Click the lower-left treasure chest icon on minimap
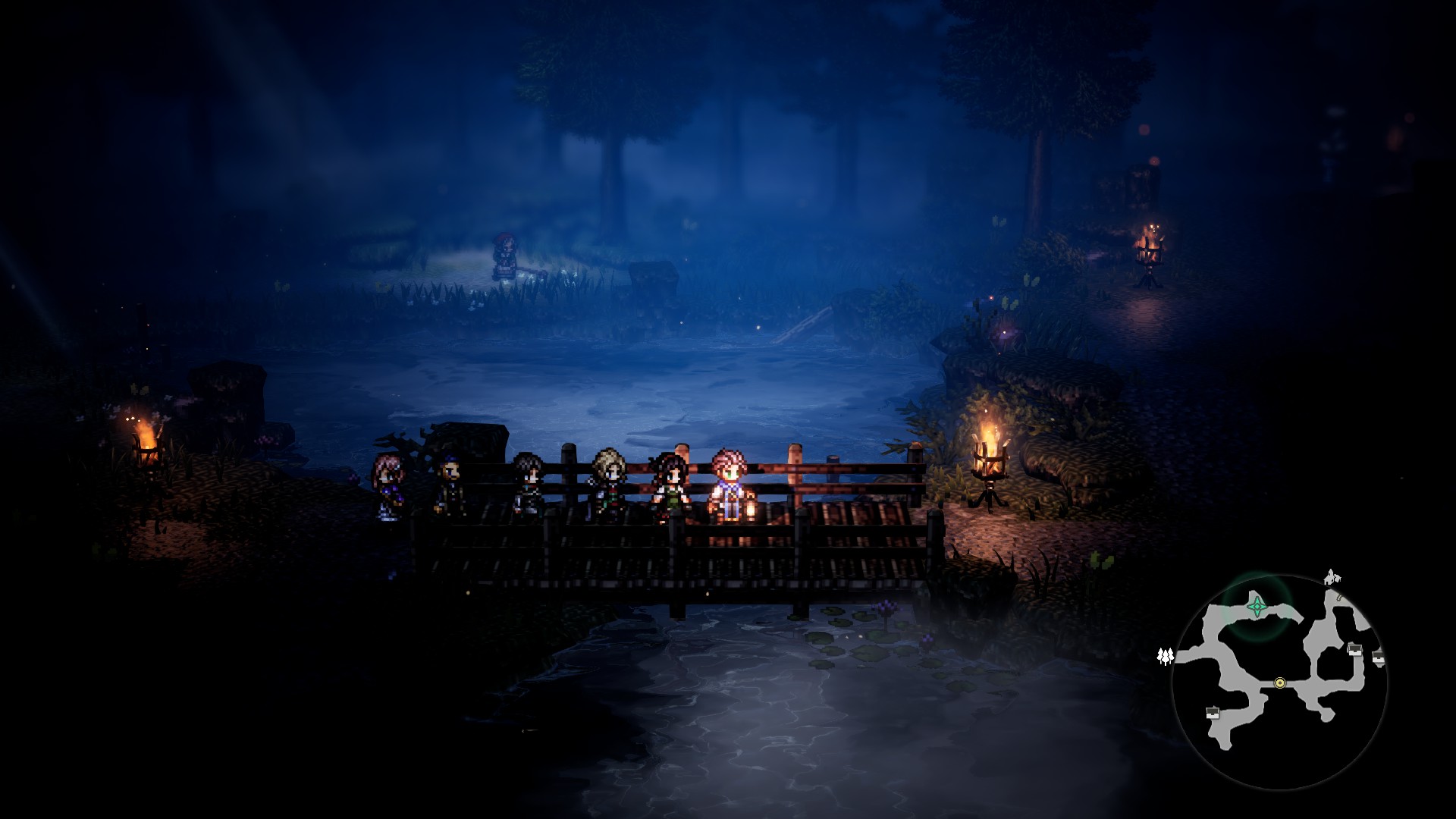The height and width of the screenshot is (819, 1456). 1212,713
